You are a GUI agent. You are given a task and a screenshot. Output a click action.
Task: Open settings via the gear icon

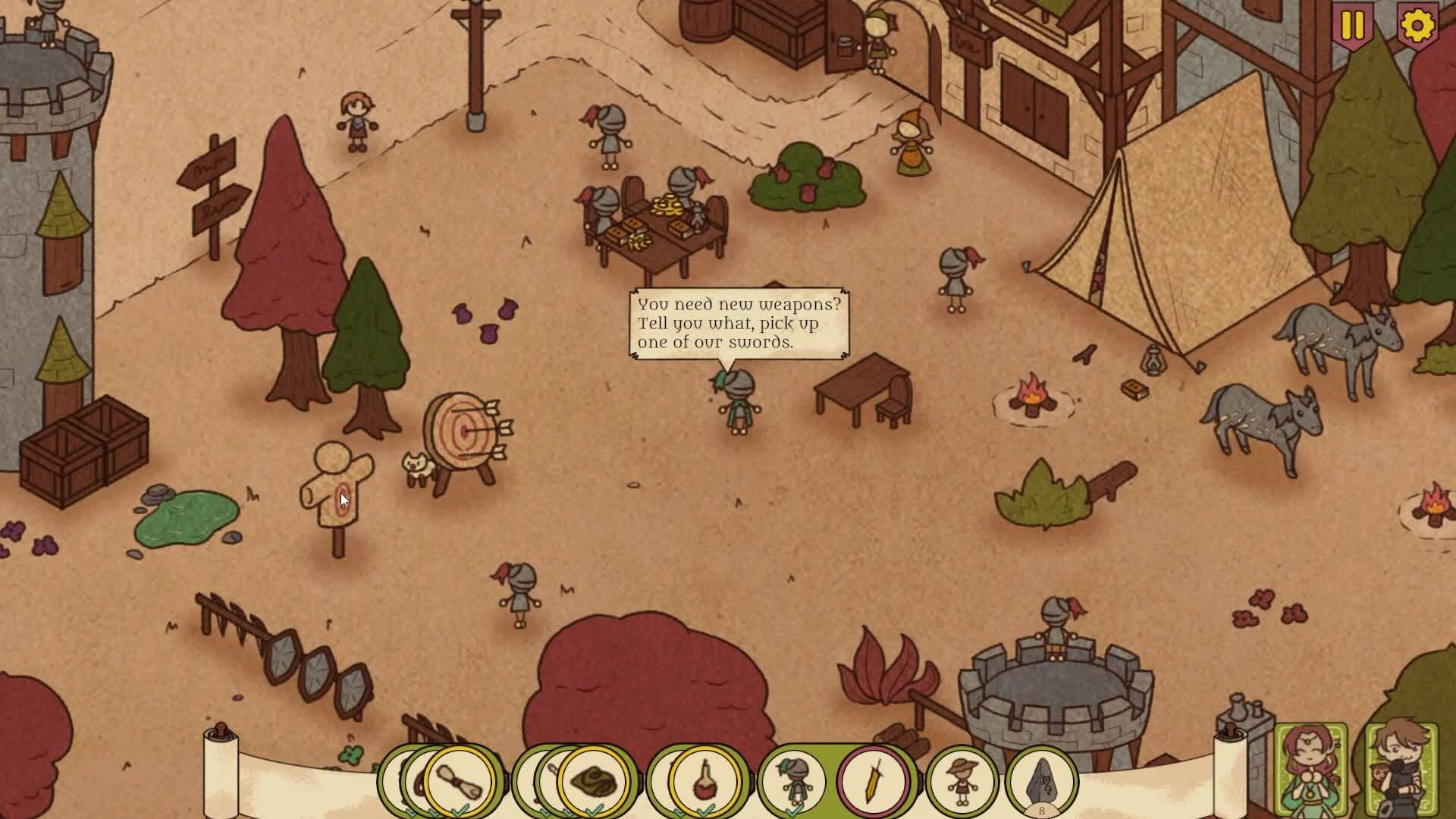1417,27
